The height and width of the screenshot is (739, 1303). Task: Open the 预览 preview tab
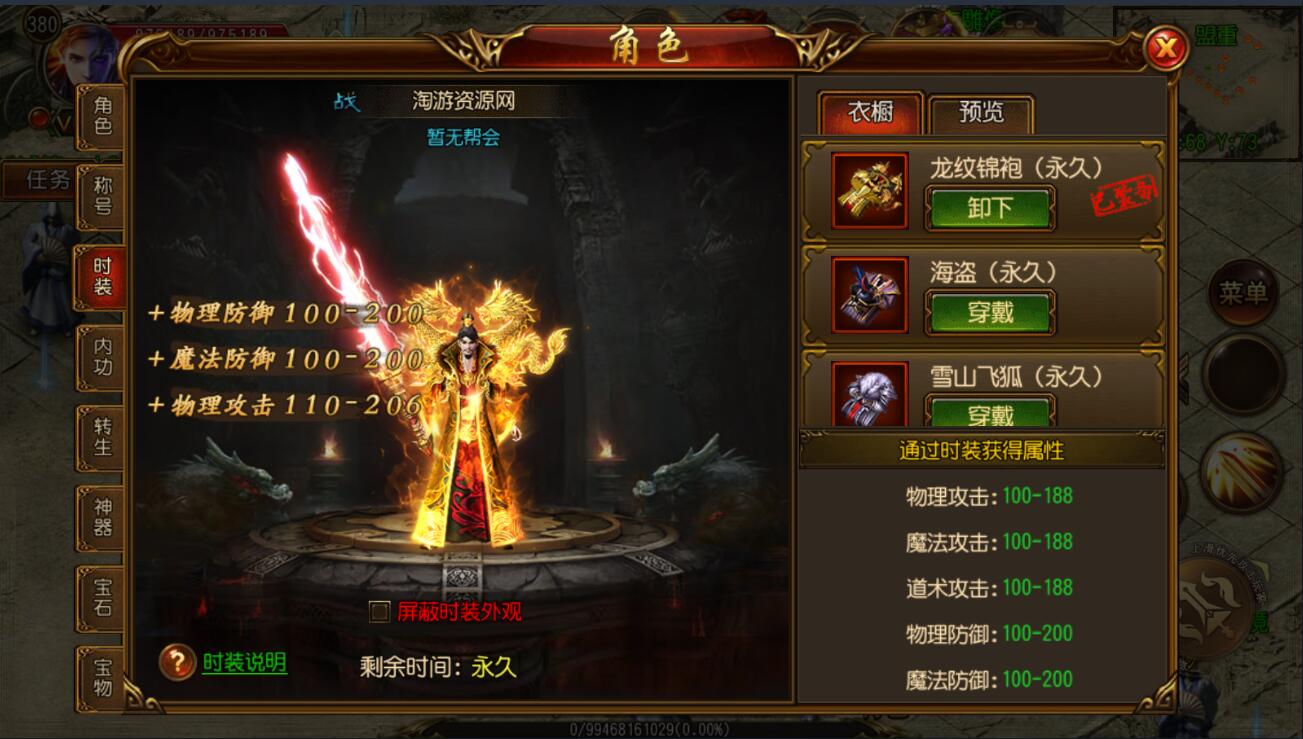981,113
